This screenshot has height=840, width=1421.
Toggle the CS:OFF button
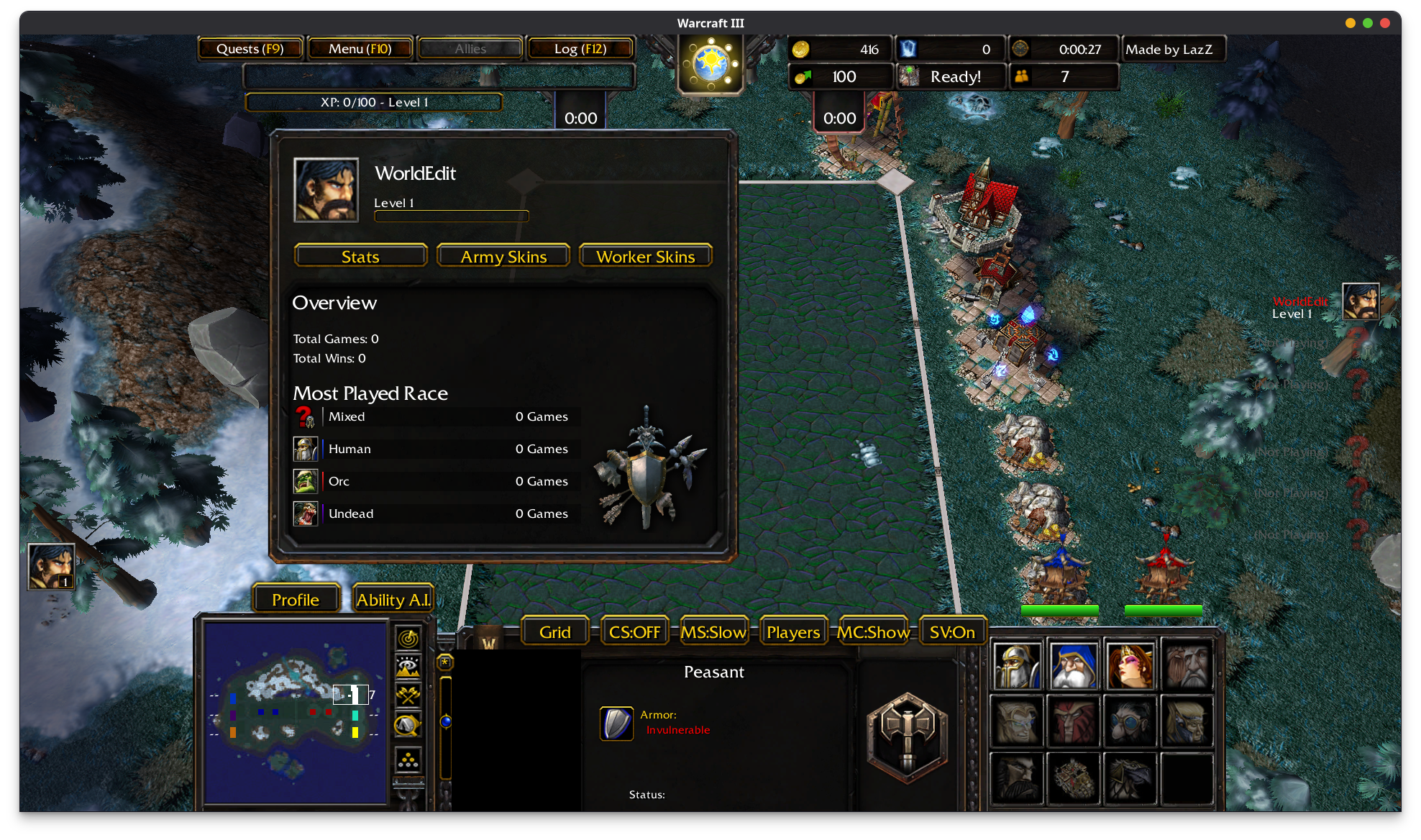point(634,632)
